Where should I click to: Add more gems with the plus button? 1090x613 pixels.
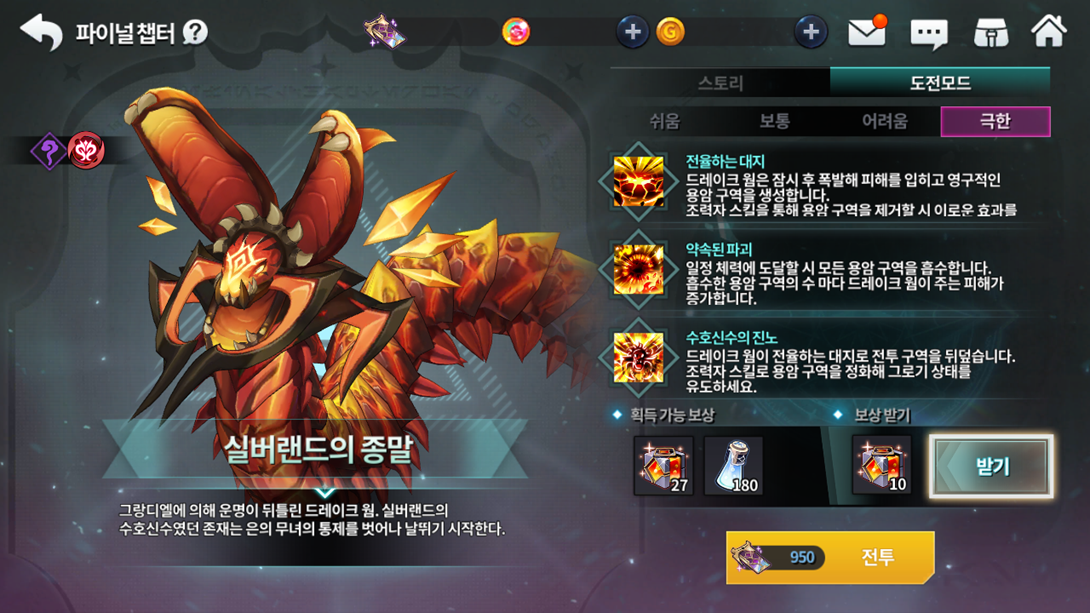point(632,32)
